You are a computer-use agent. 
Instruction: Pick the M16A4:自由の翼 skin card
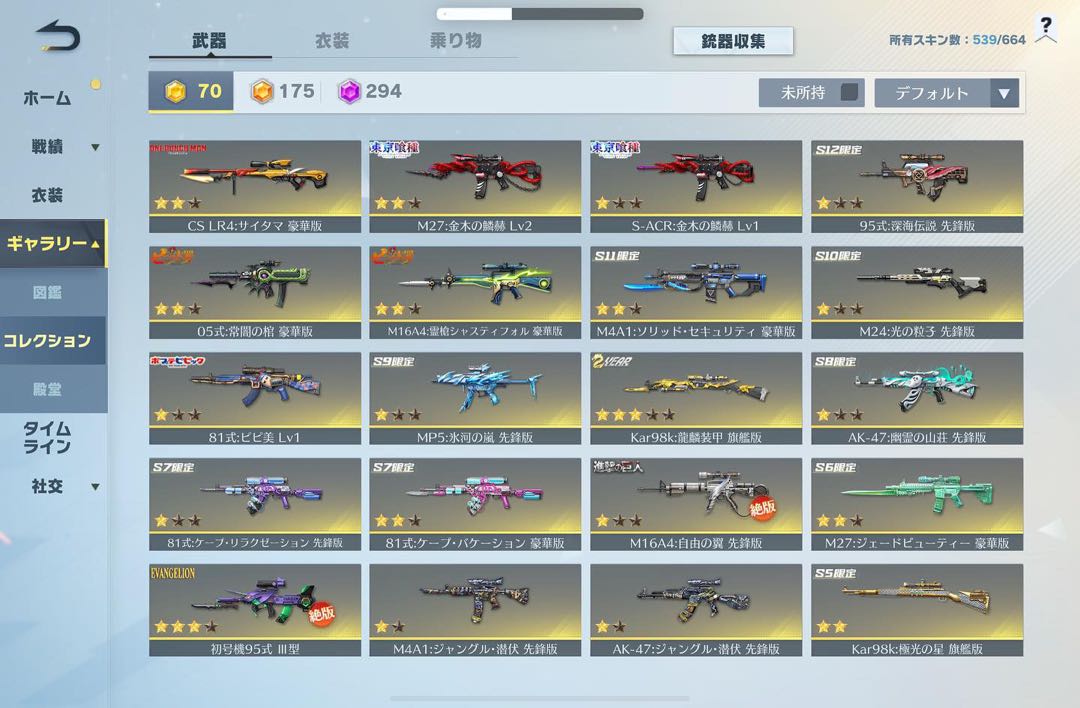[x=696, y=504]
